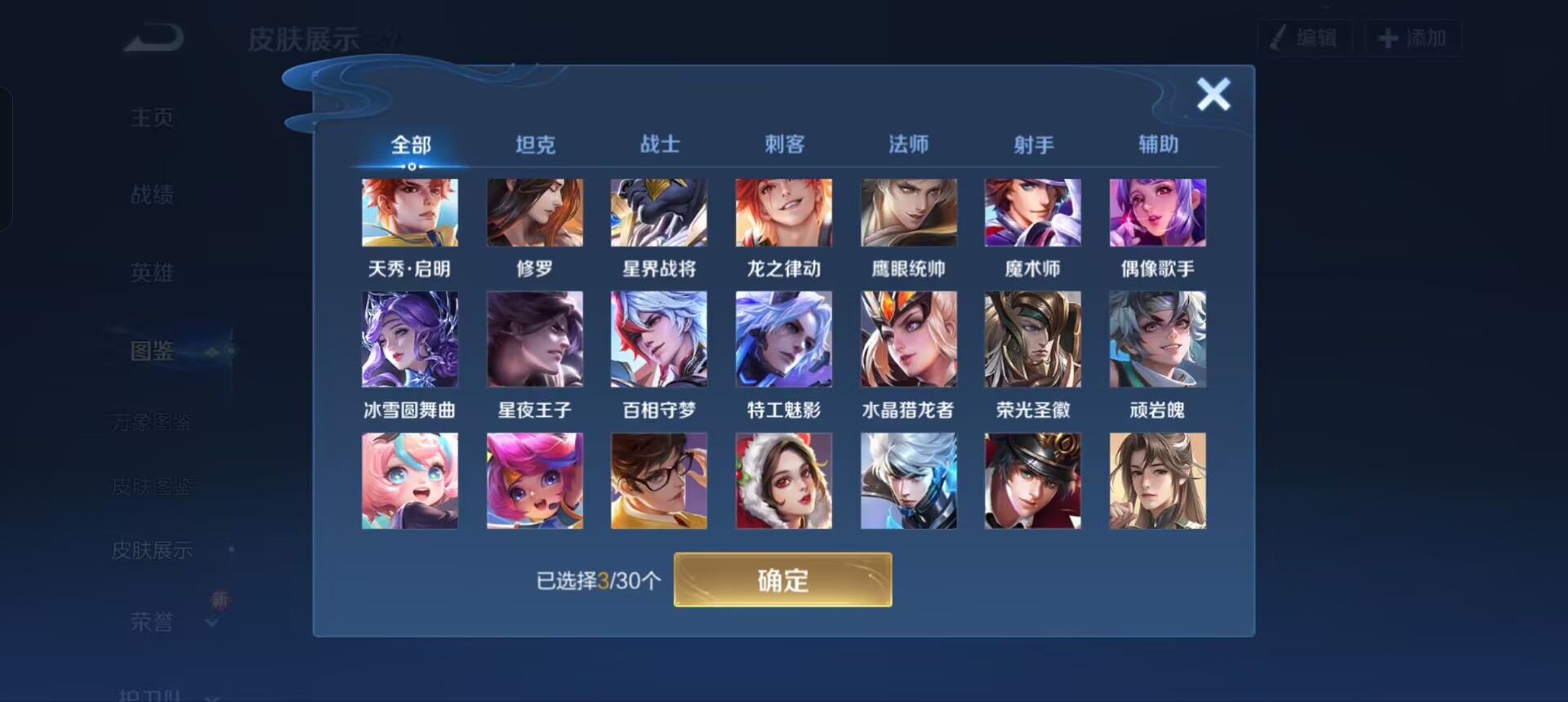The width and height of the screenshot is (1568, 702).
Task: Switch to the 法师 category tab
Action: pos(908,144)
